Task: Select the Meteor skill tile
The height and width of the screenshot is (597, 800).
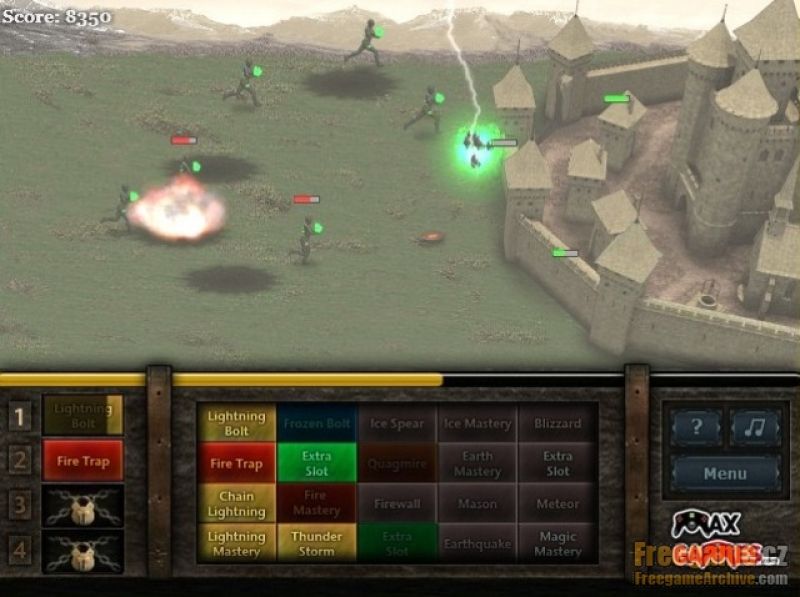Action: click(557, 503)
